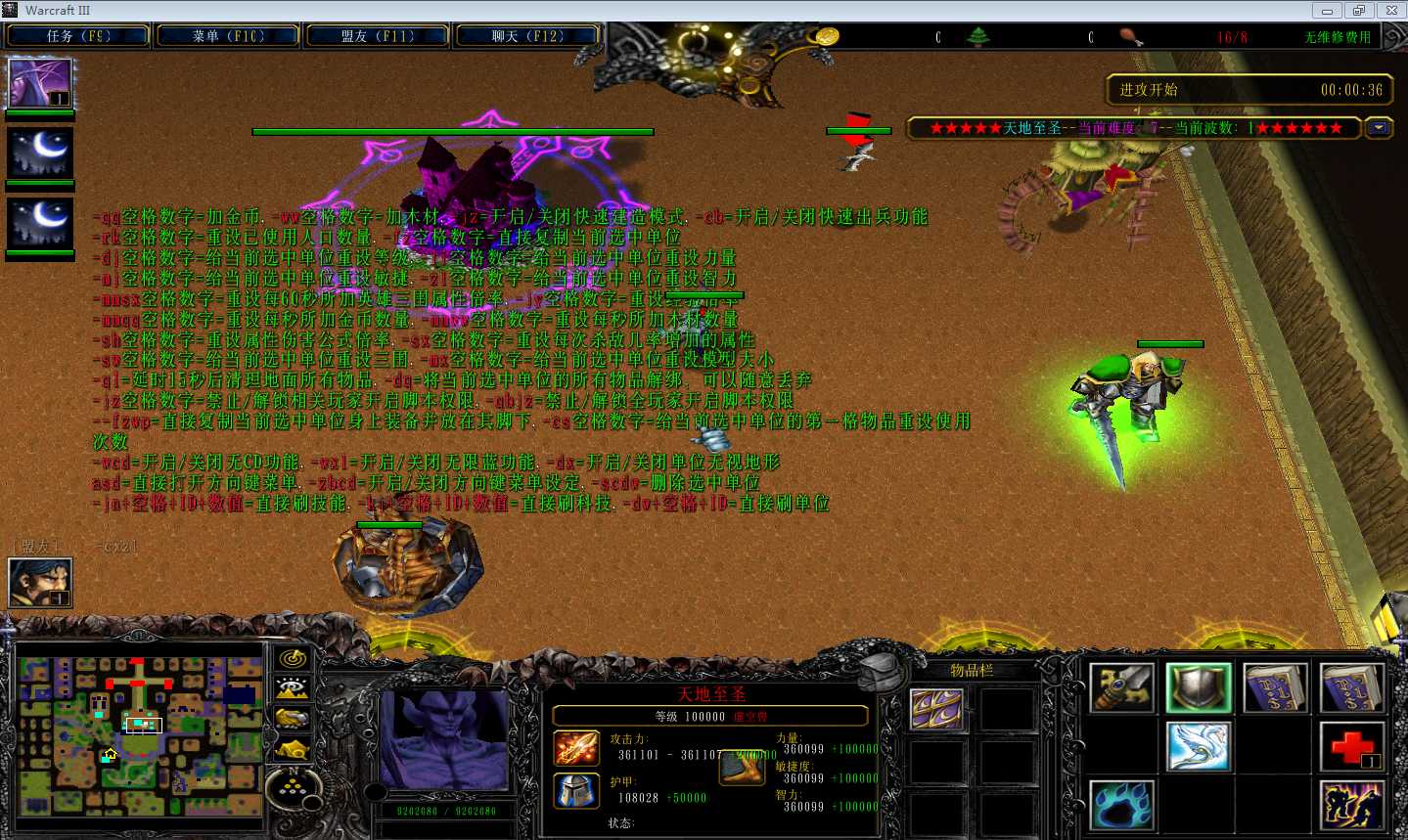Viewport: 1408px width, 840px height.
Task: Open the 盟友 (F11) allies menu
Action: click(x=378, y=36)
